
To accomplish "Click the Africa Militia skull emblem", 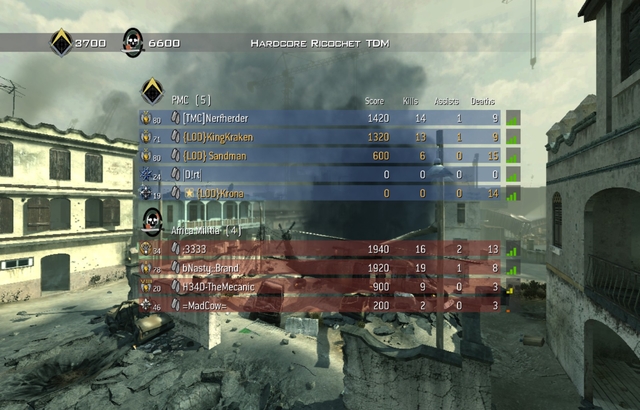I will tap(153, 221).
